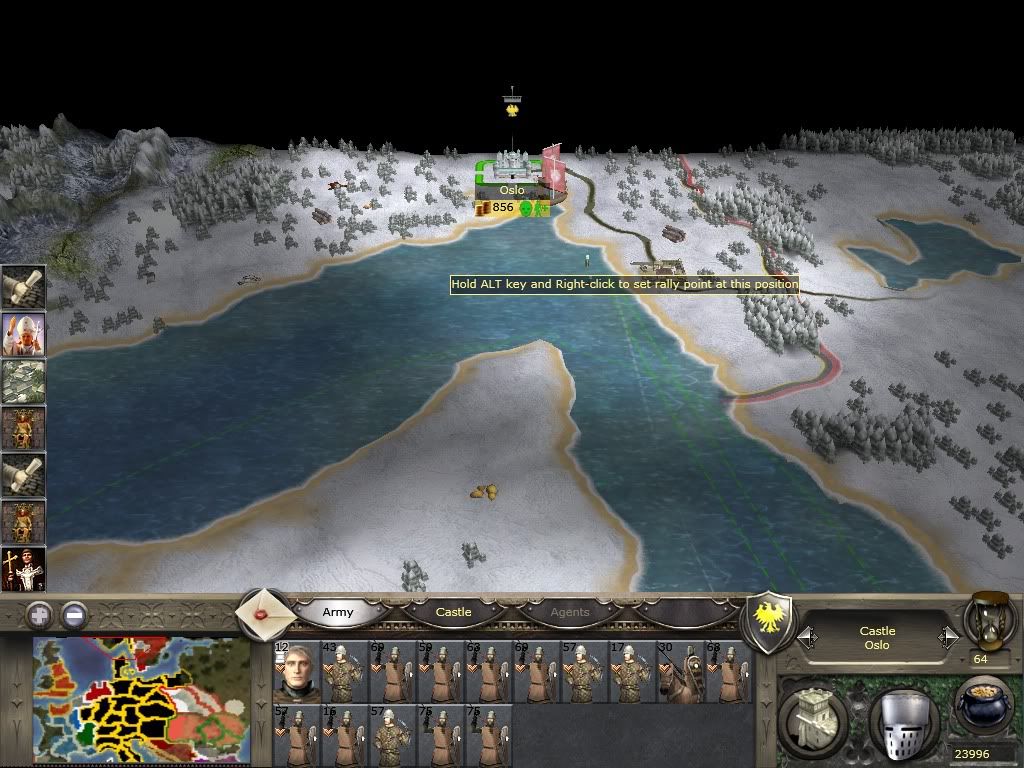Zoom in the minimap with plus button
The width and height of the screenshot is (1024, 768).
tap(39, 615)
